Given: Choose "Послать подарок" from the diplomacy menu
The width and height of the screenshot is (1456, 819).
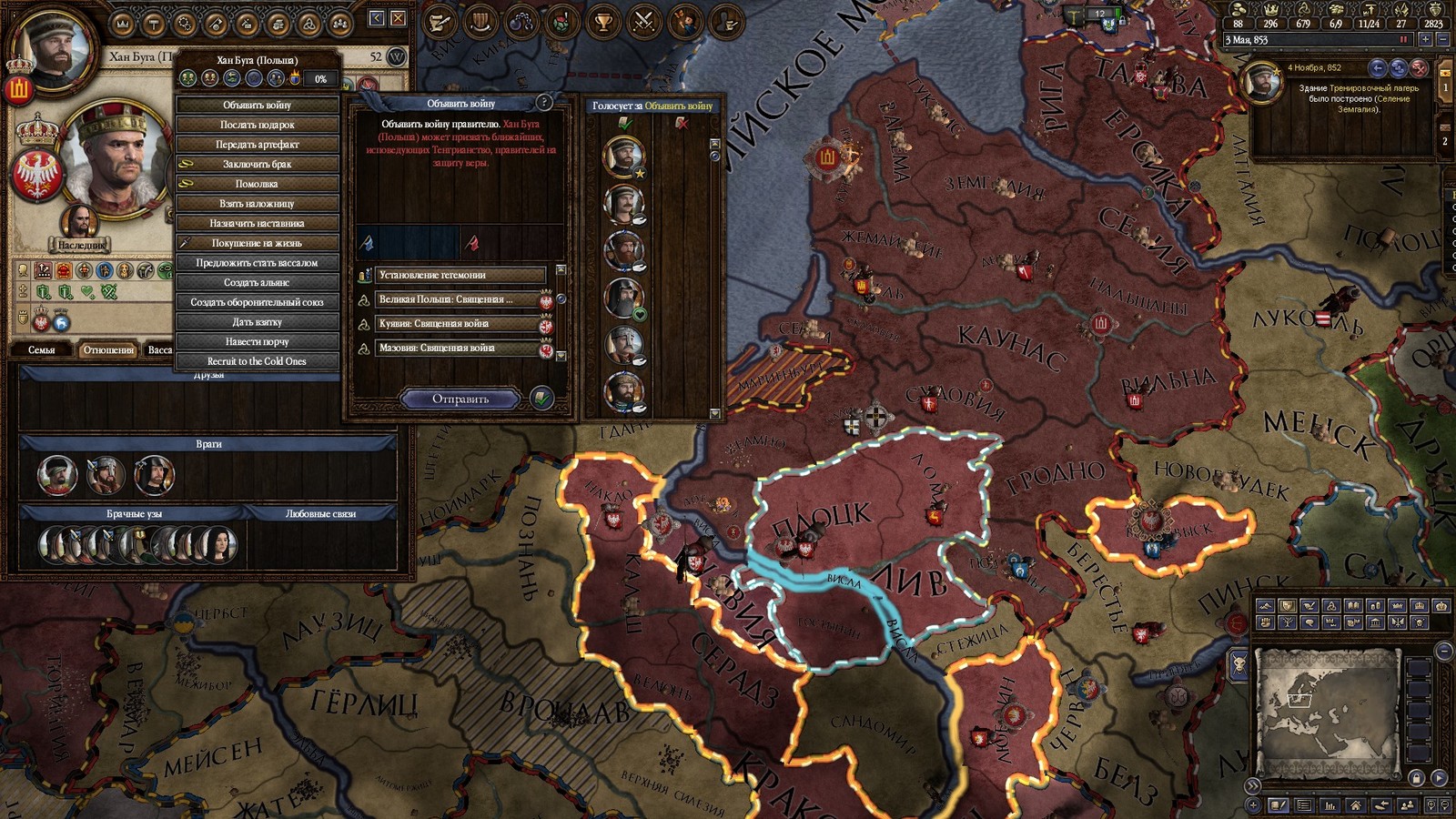Looking at the screenshot, I should click(258, 125).
